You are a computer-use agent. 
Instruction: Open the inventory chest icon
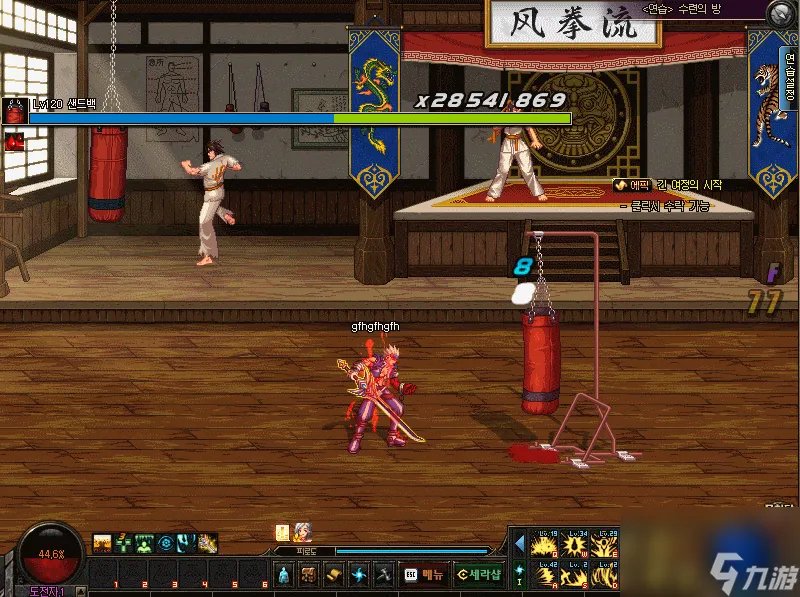tap(310, 574)
